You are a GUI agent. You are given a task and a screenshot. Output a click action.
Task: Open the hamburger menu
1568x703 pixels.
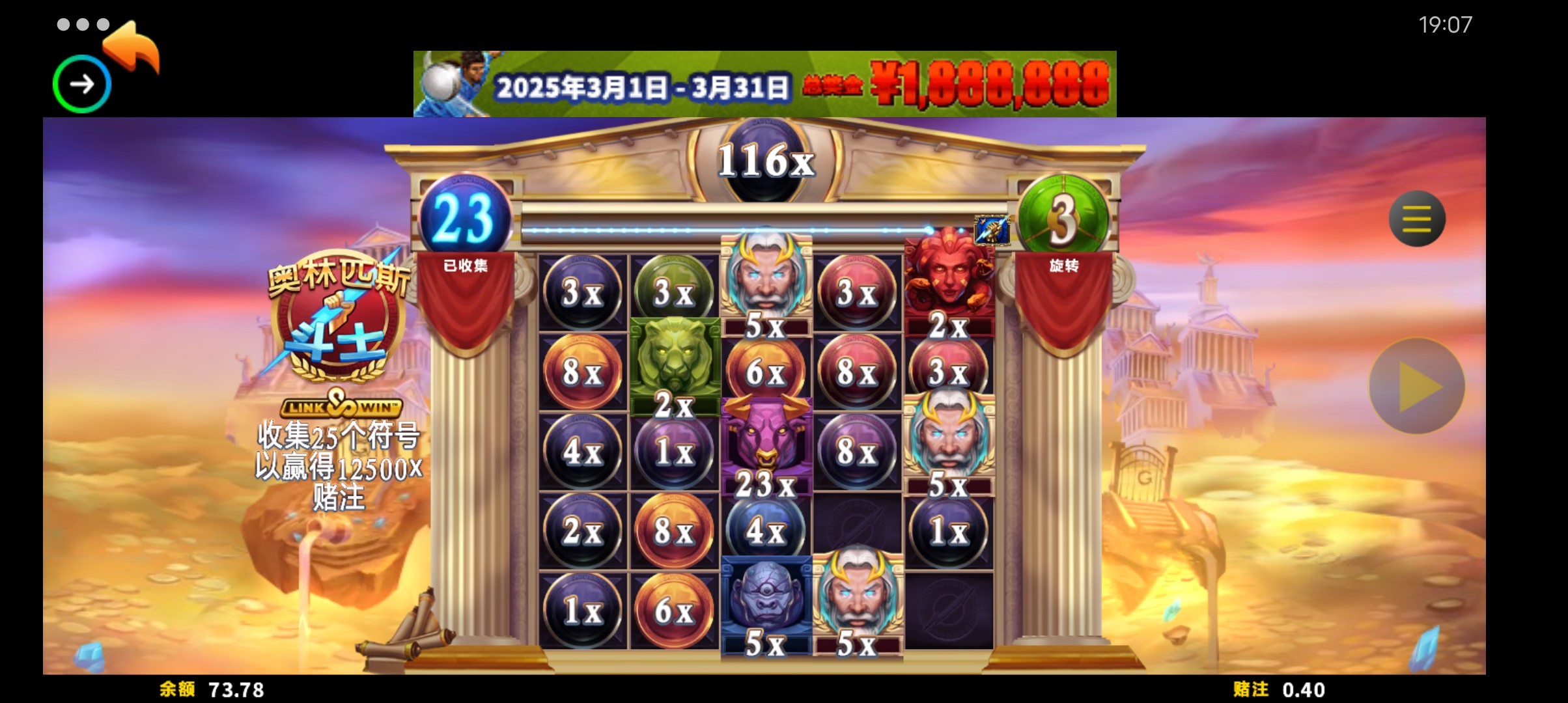pos(1416,219)
